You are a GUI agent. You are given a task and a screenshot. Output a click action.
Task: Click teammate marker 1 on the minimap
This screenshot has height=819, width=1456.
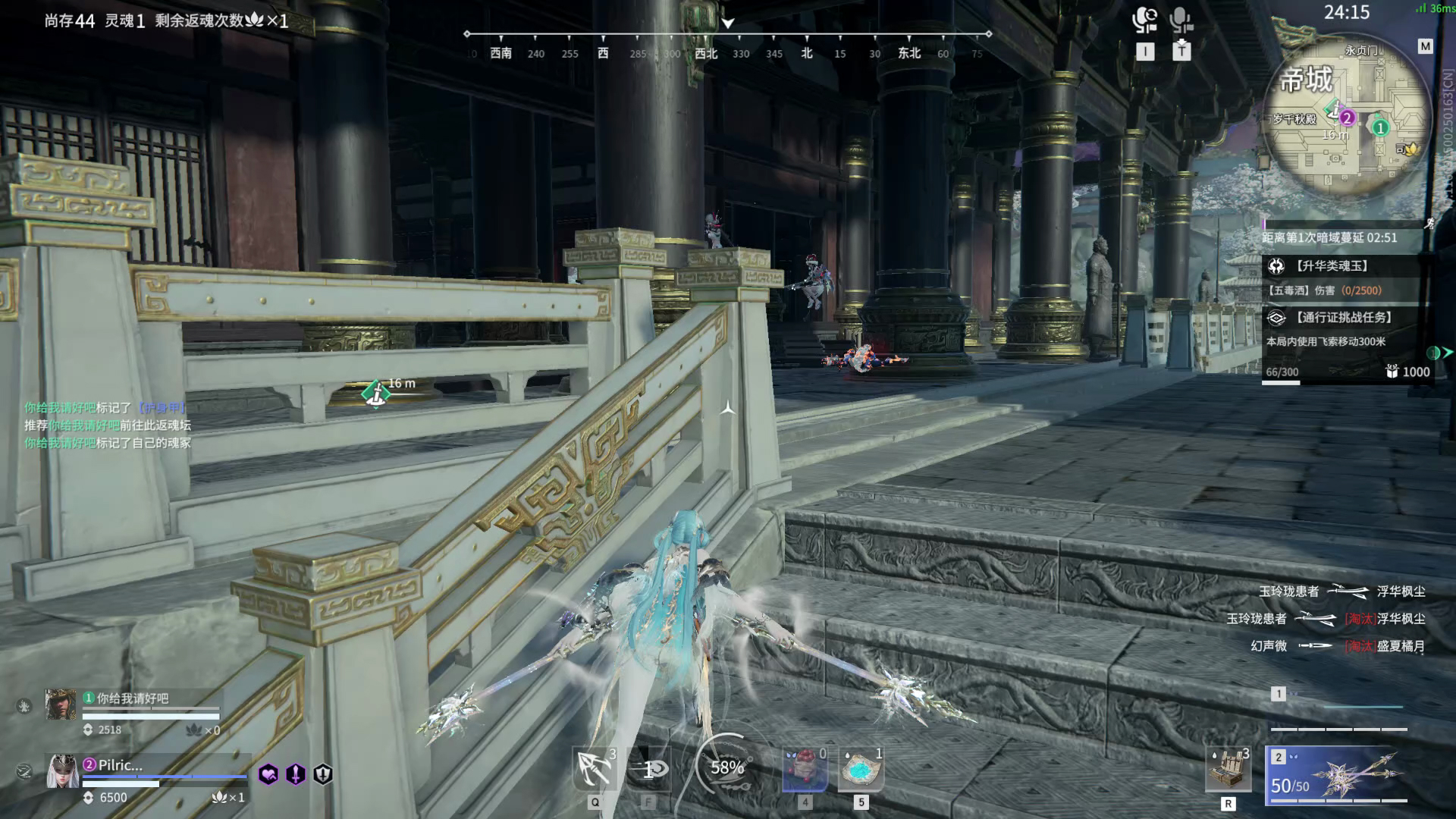(x=1380, y=128)
